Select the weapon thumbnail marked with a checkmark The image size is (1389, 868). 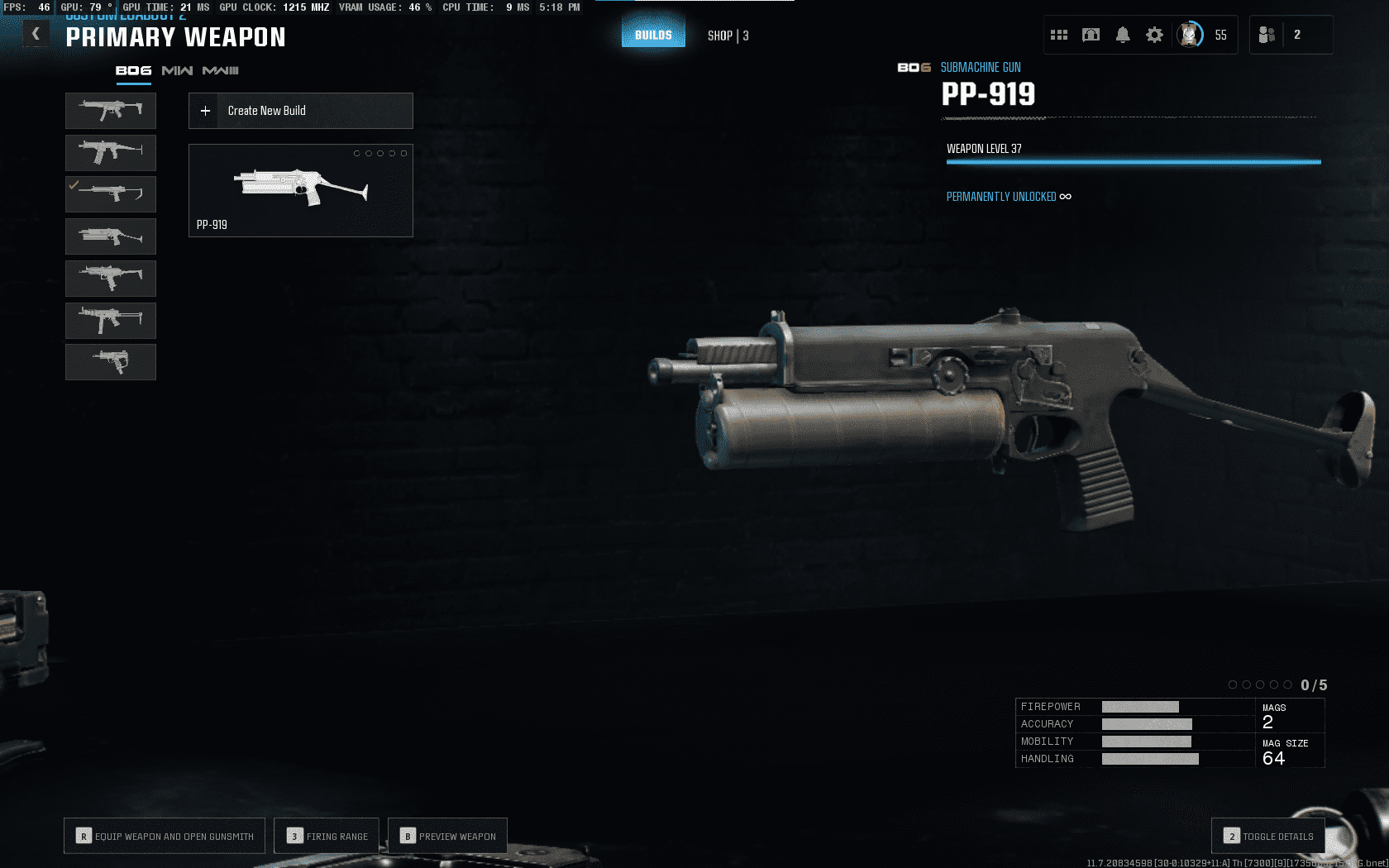pos(111,194)
